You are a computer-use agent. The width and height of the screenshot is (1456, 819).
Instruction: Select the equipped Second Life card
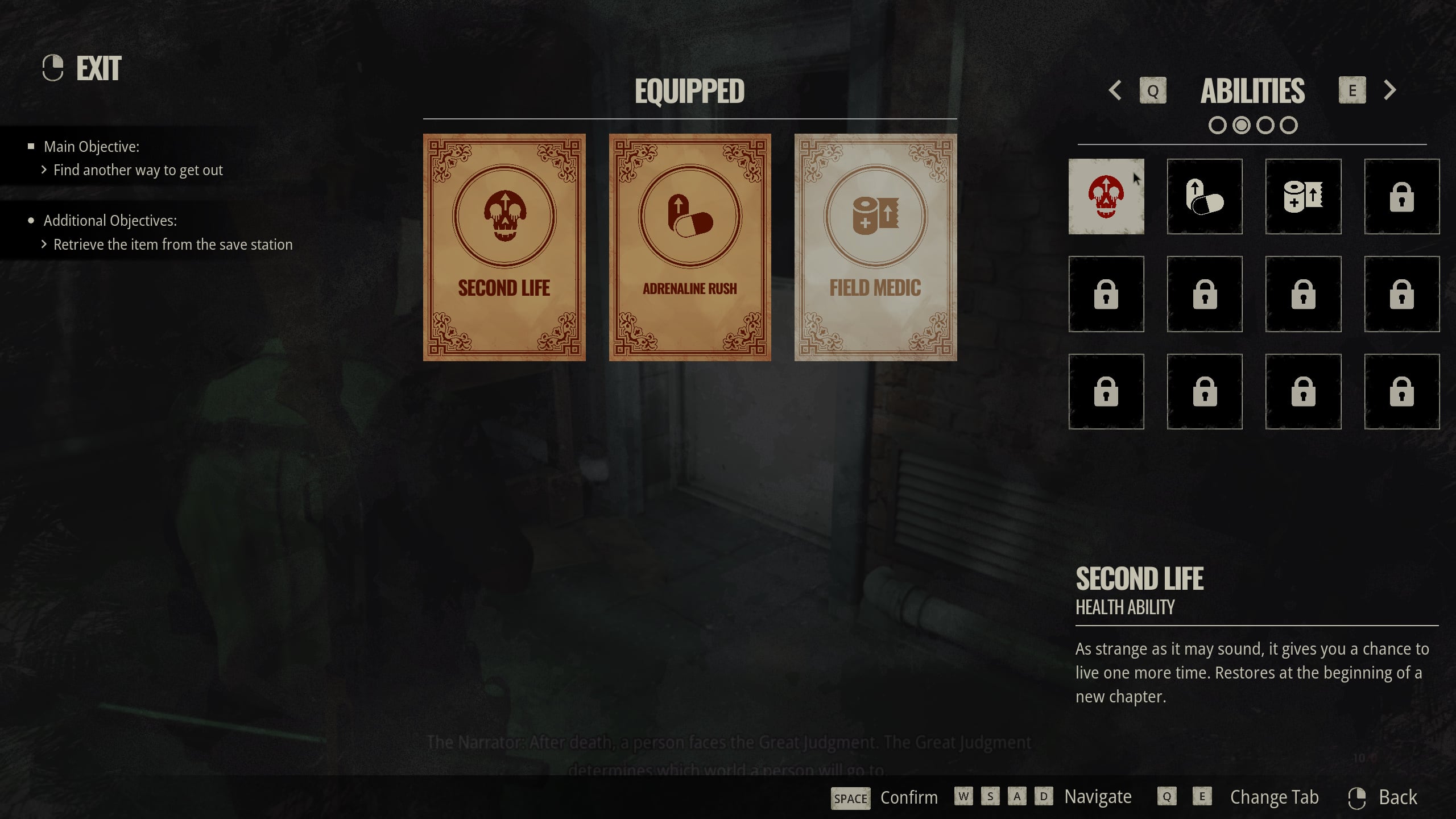[504, 247]
